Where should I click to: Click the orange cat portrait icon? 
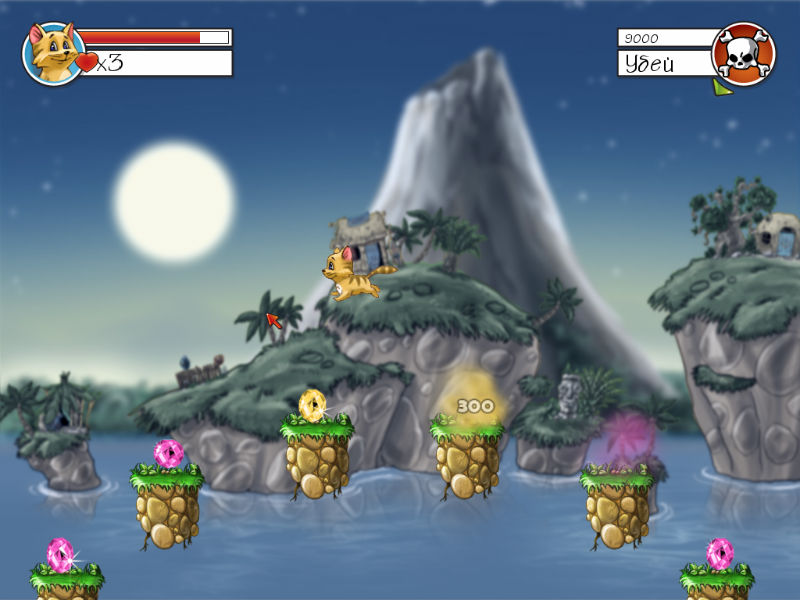click(53, 53)
